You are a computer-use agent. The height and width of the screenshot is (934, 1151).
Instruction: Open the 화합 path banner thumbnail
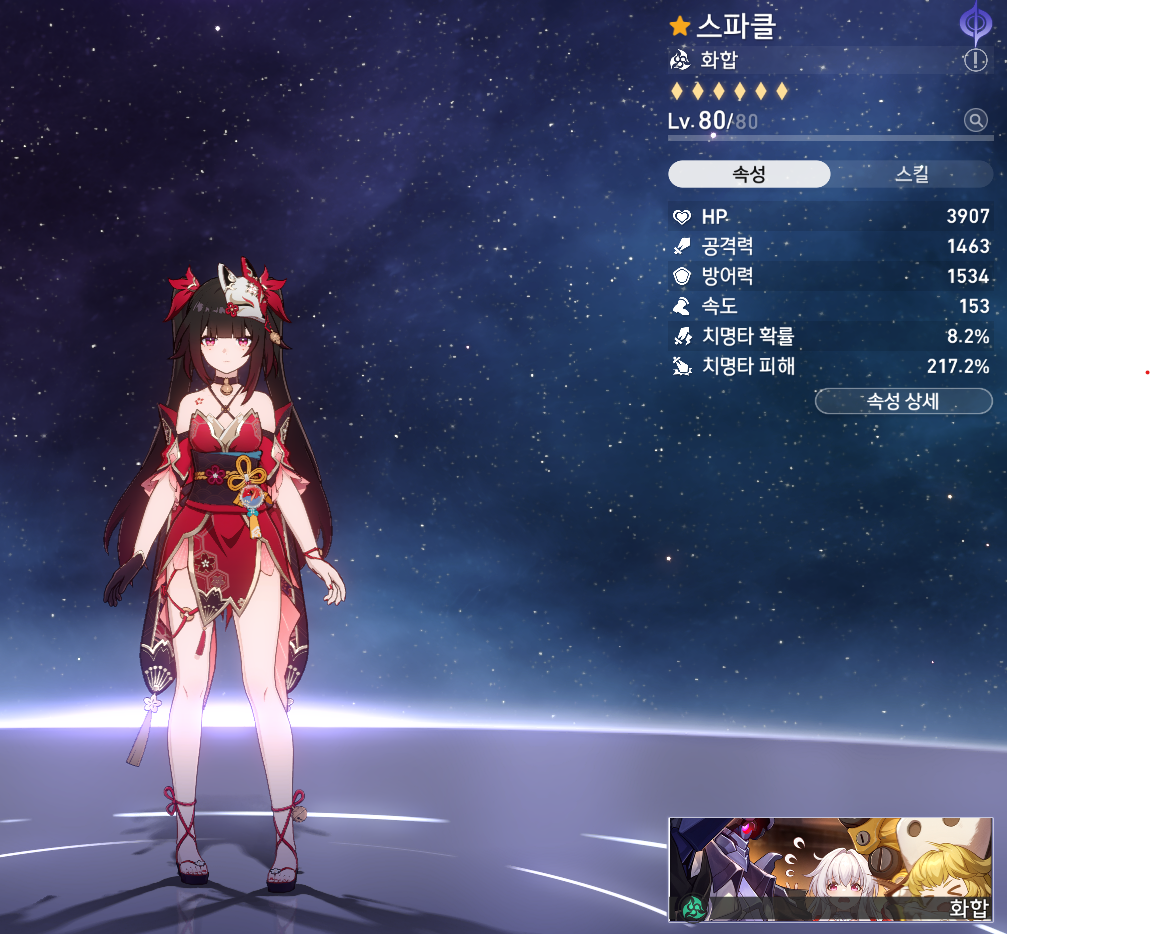830,868
